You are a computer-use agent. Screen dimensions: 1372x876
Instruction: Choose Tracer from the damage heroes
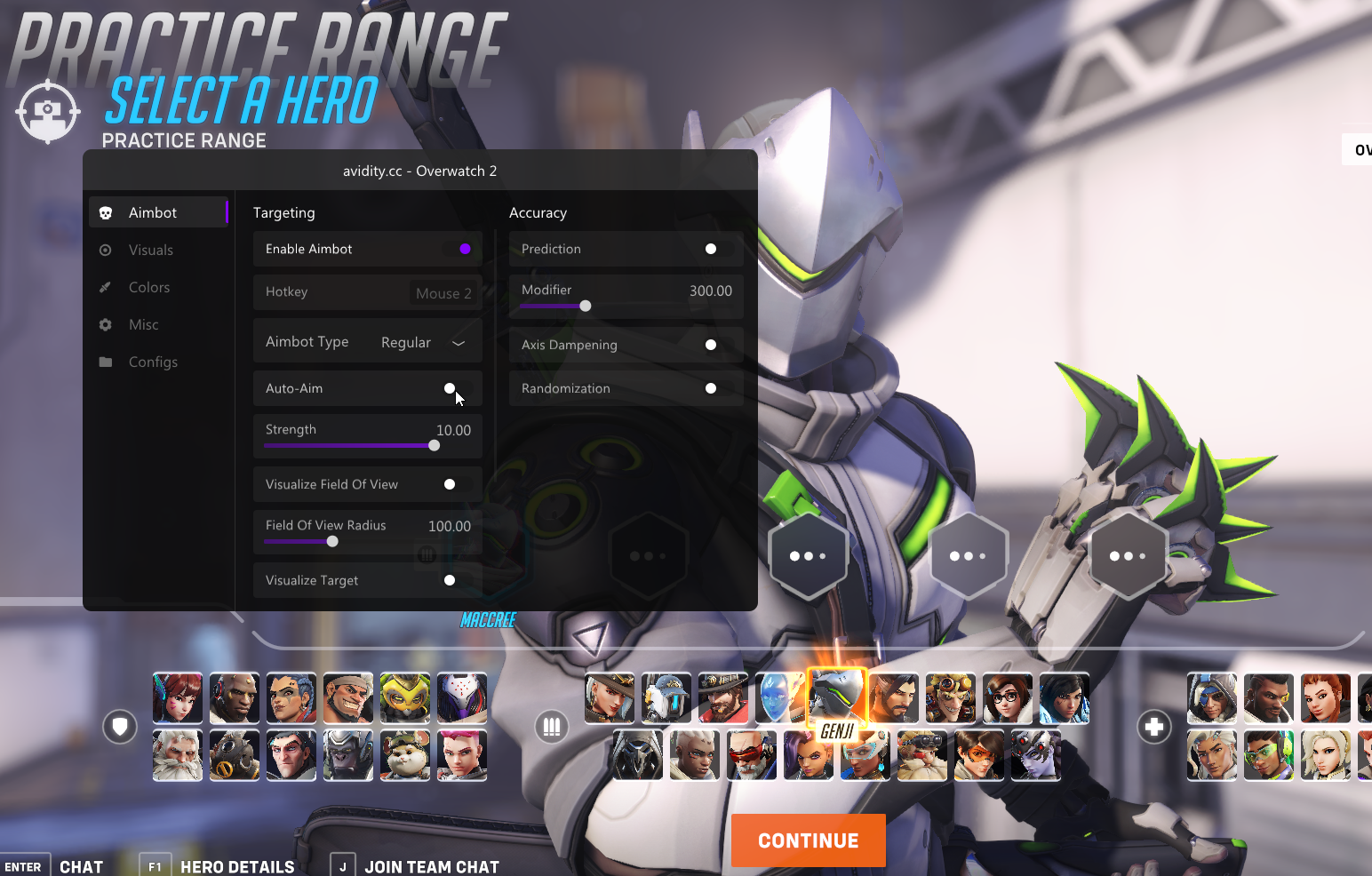point(979,755)
